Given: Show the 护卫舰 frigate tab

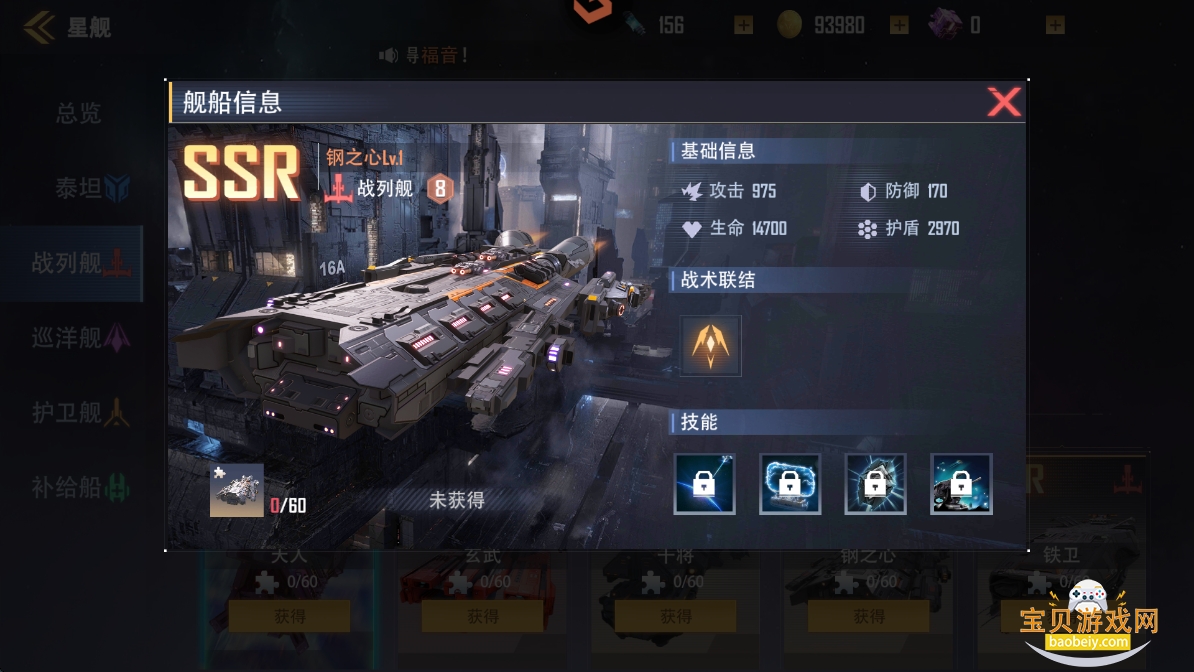Looking at the screenshot, I should [80, 412].
